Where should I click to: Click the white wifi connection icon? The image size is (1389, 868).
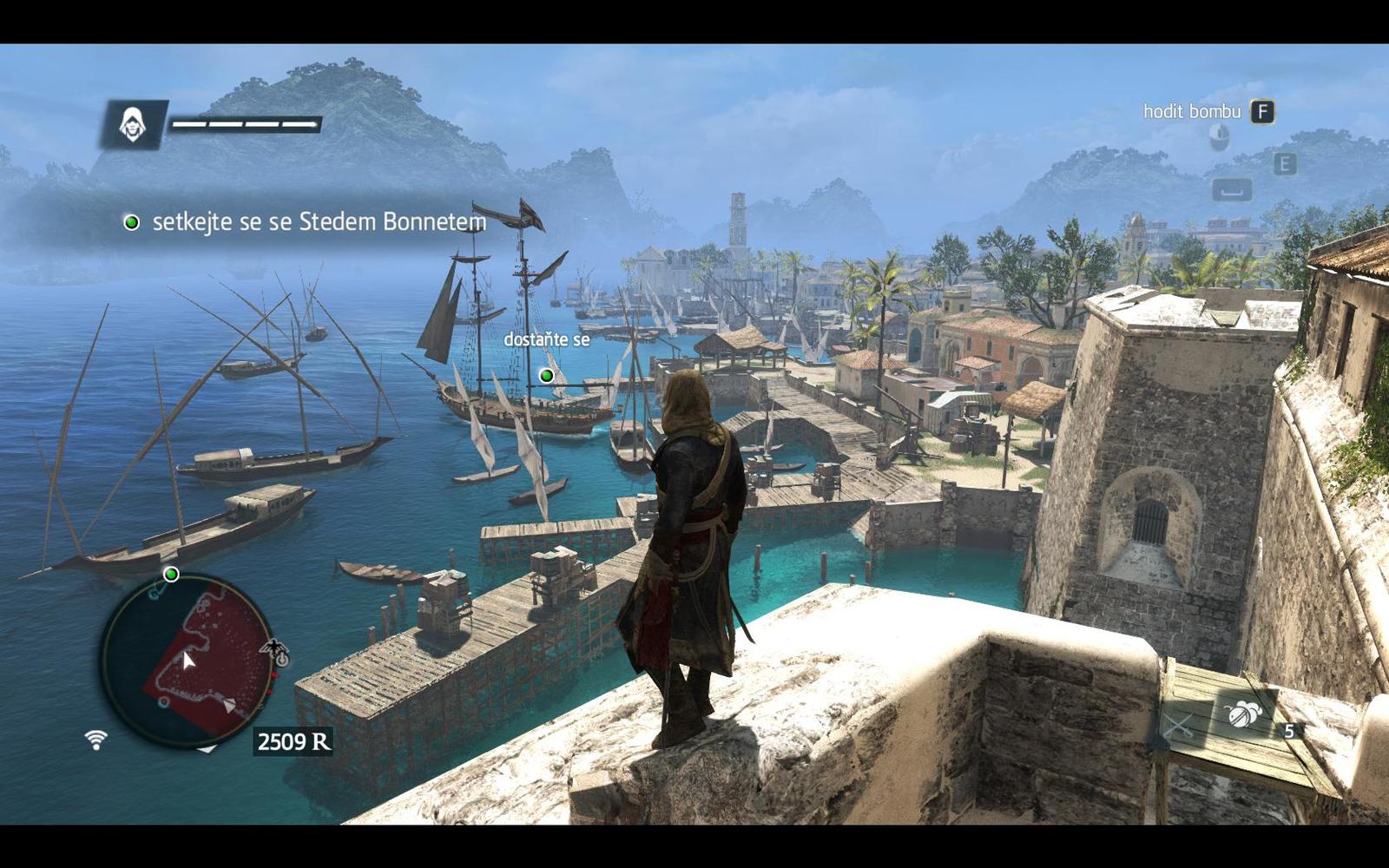(96, 740)
